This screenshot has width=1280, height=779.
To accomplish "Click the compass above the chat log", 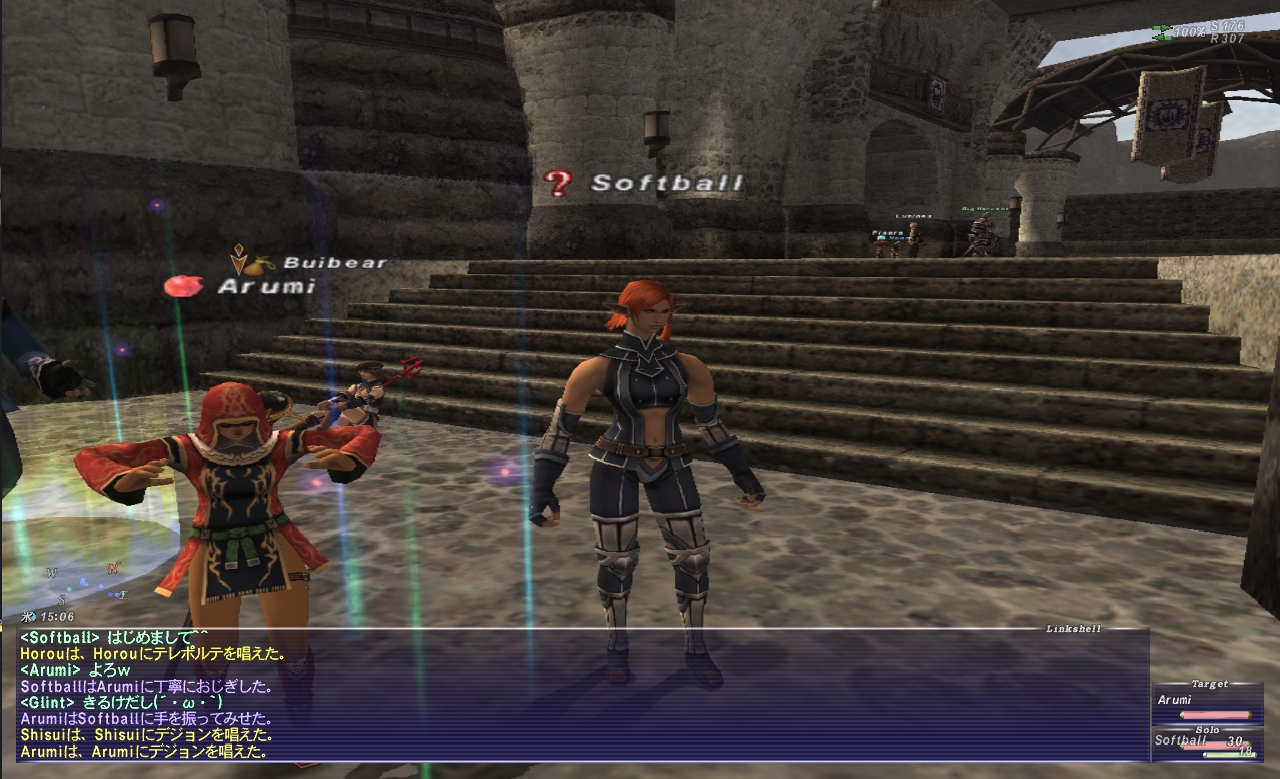I will pos(86,584).
